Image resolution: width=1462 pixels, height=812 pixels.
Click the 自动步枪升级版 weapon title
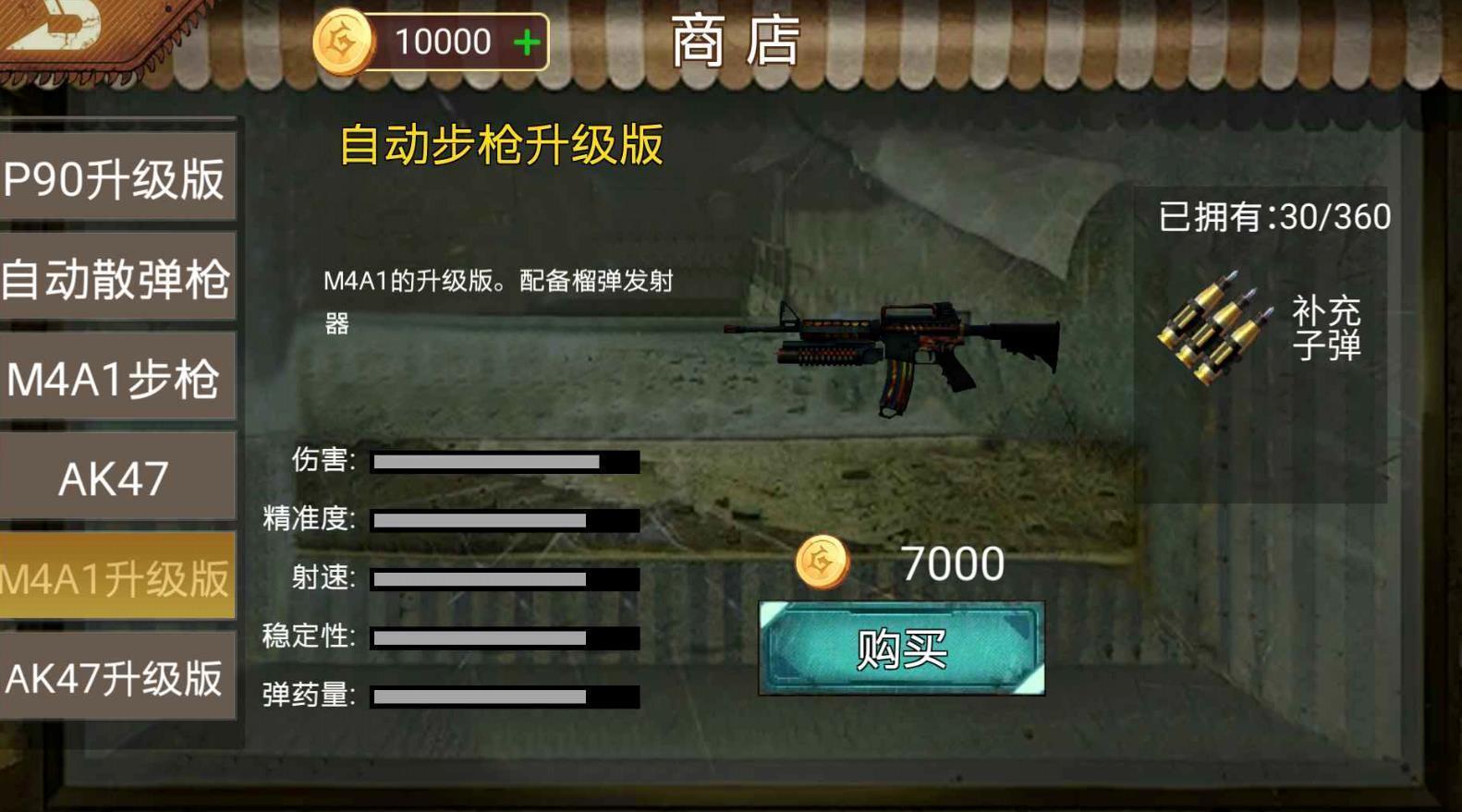pos(502,144)
